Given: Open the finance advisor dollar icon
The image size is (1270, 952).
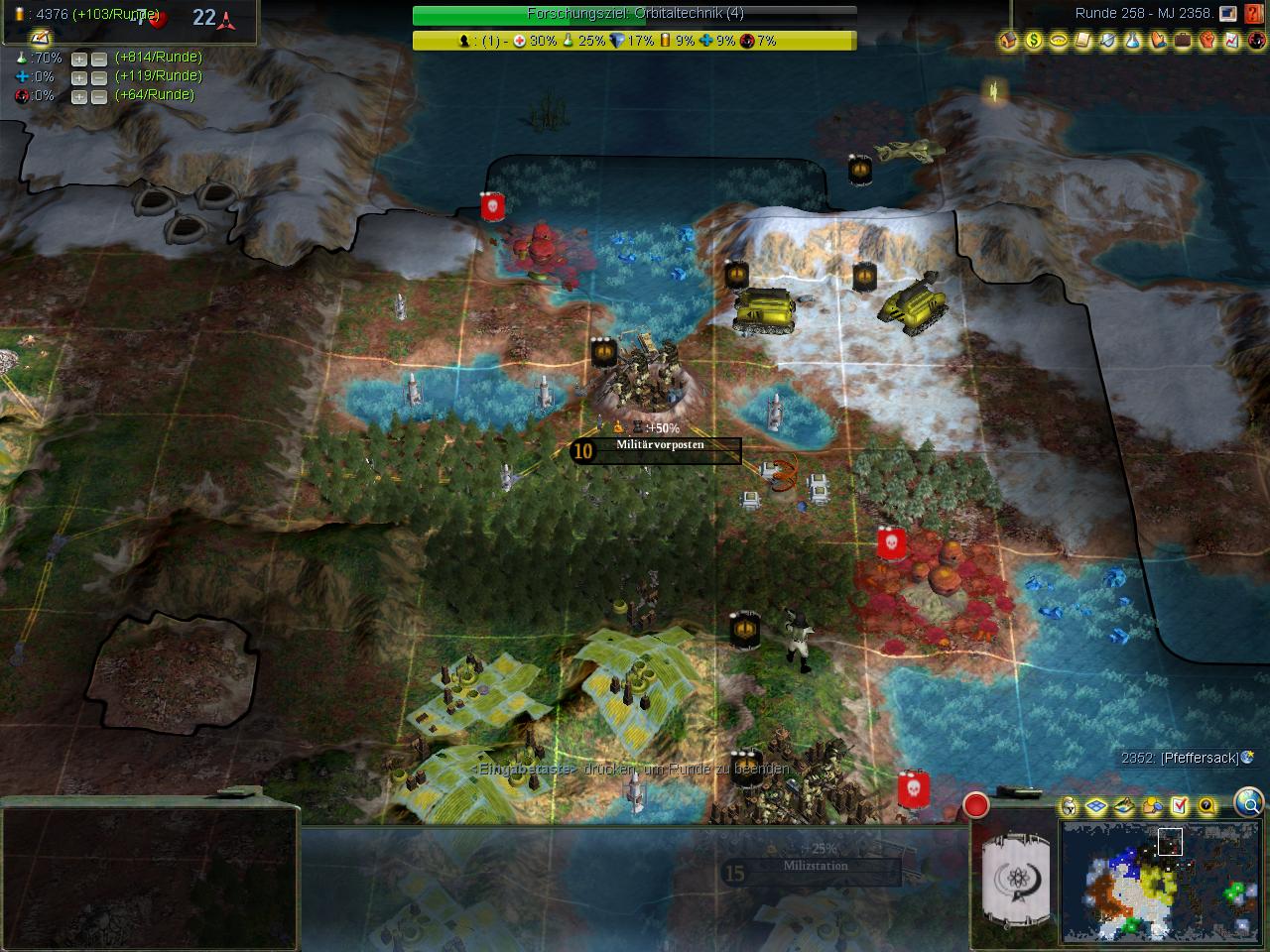Looking at the screenshot, I should [x=1034, y=41].
